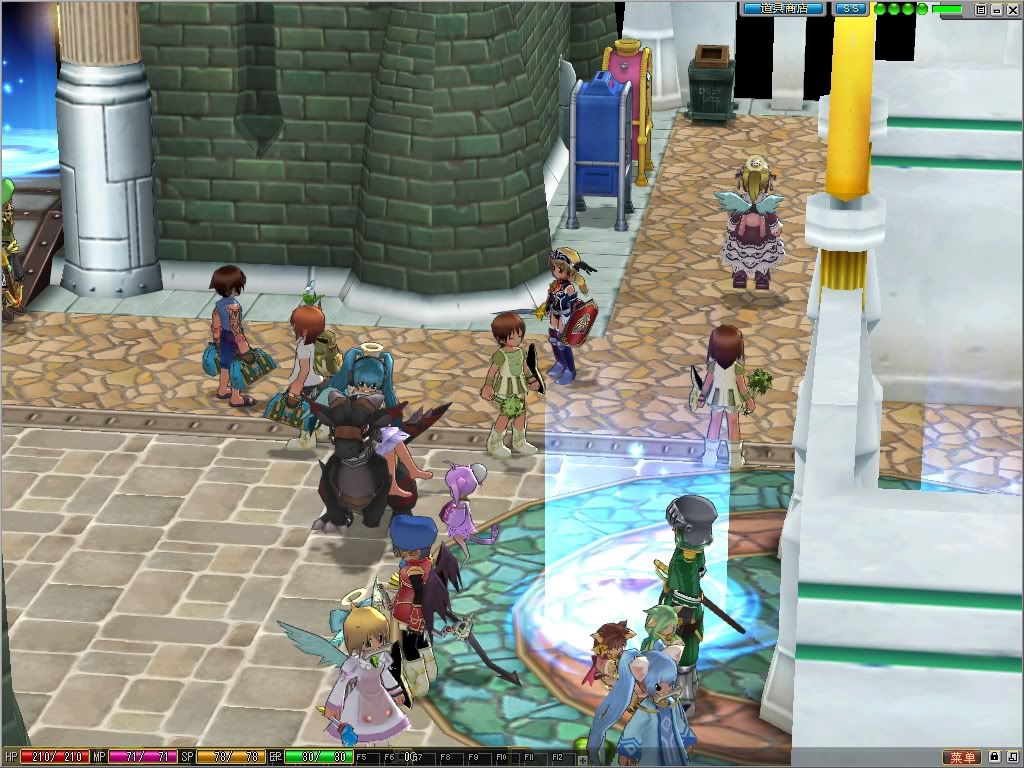Close the game window
This screenshot has width=1024, height=768.
coord(1011,9)
